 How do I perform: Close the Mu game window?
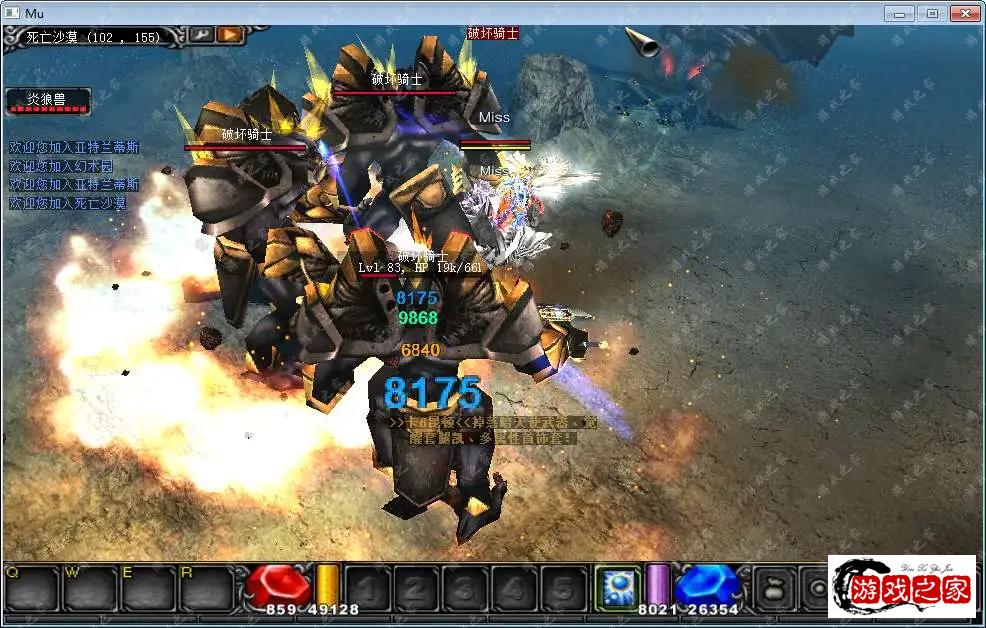tap(965, 13)
